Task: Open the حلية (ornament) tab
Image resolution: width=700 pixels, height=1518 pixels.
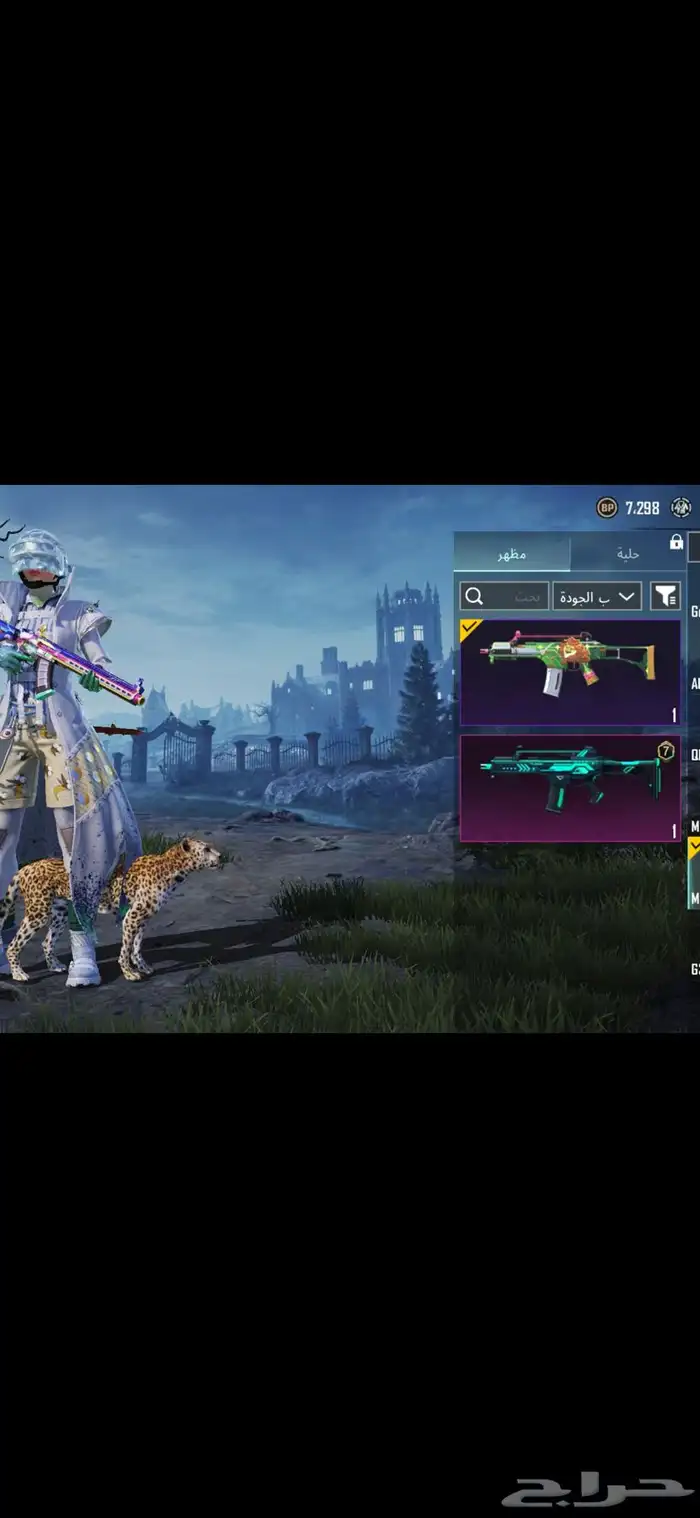Action: (x=627, y=553)
